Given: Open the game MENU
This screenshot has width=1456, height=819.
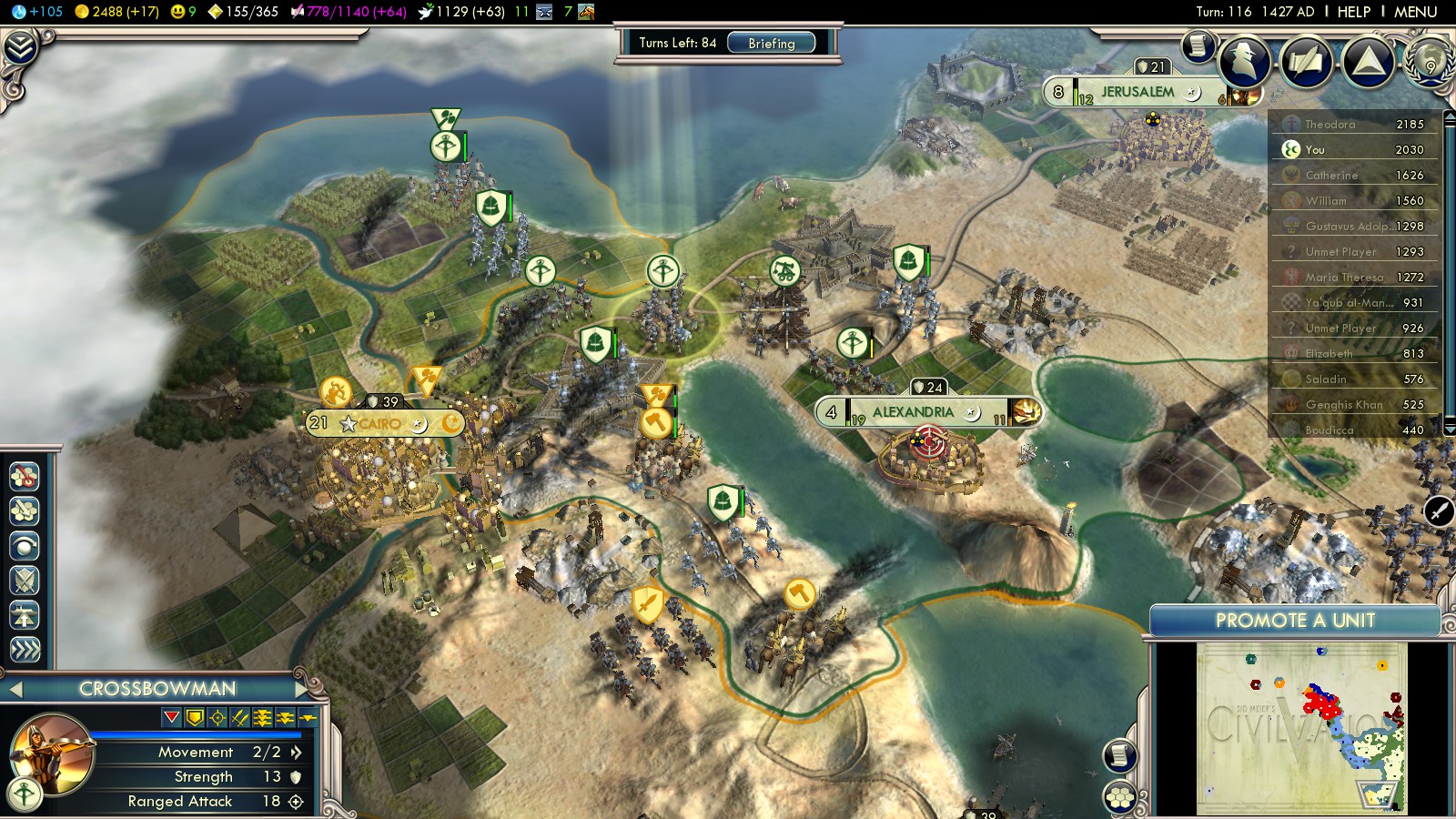Looking at the screenshot, I should point(1415,12).
